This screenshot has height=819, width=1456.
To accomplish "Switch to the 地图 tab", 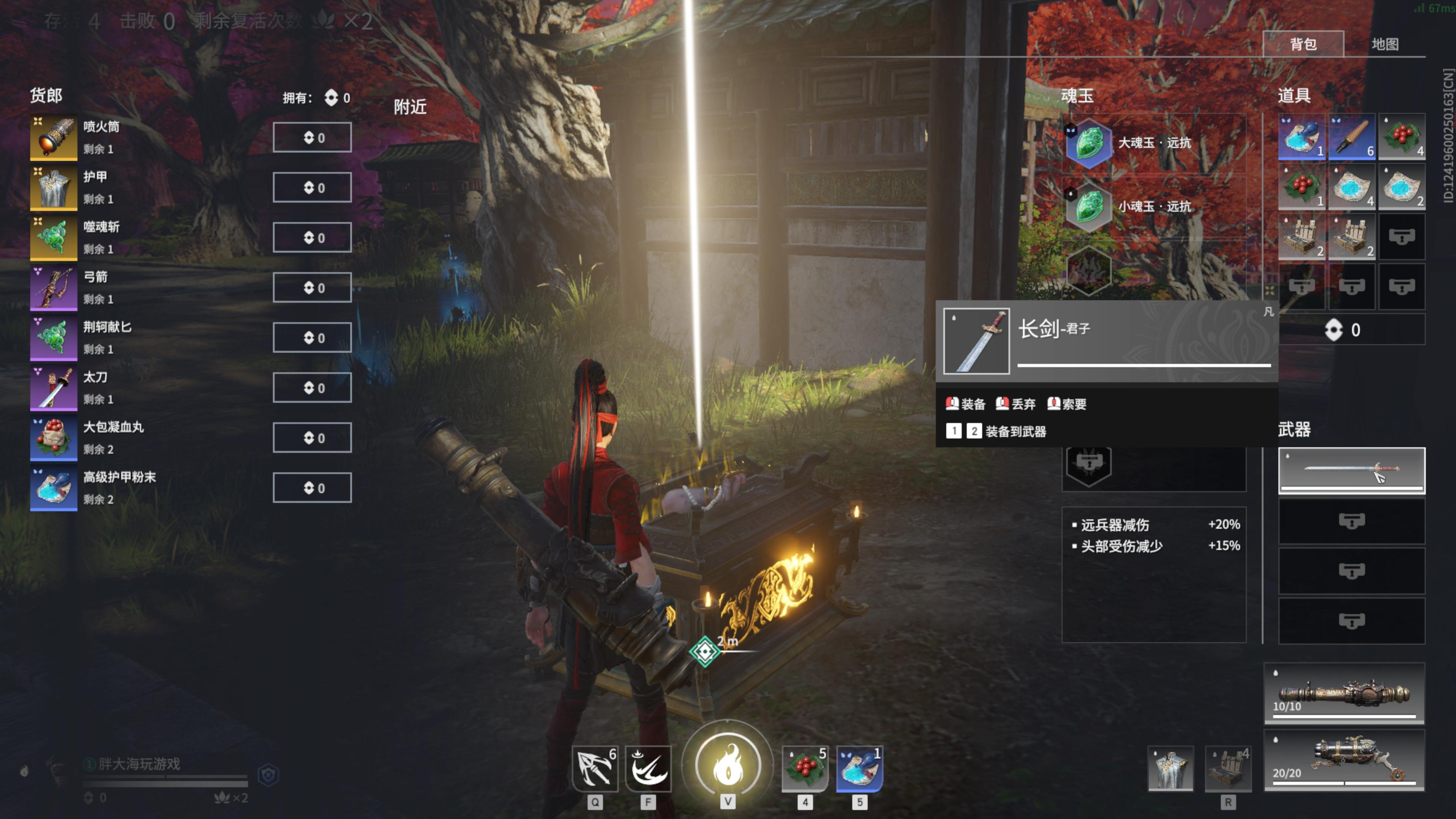I will [1384, 44].
